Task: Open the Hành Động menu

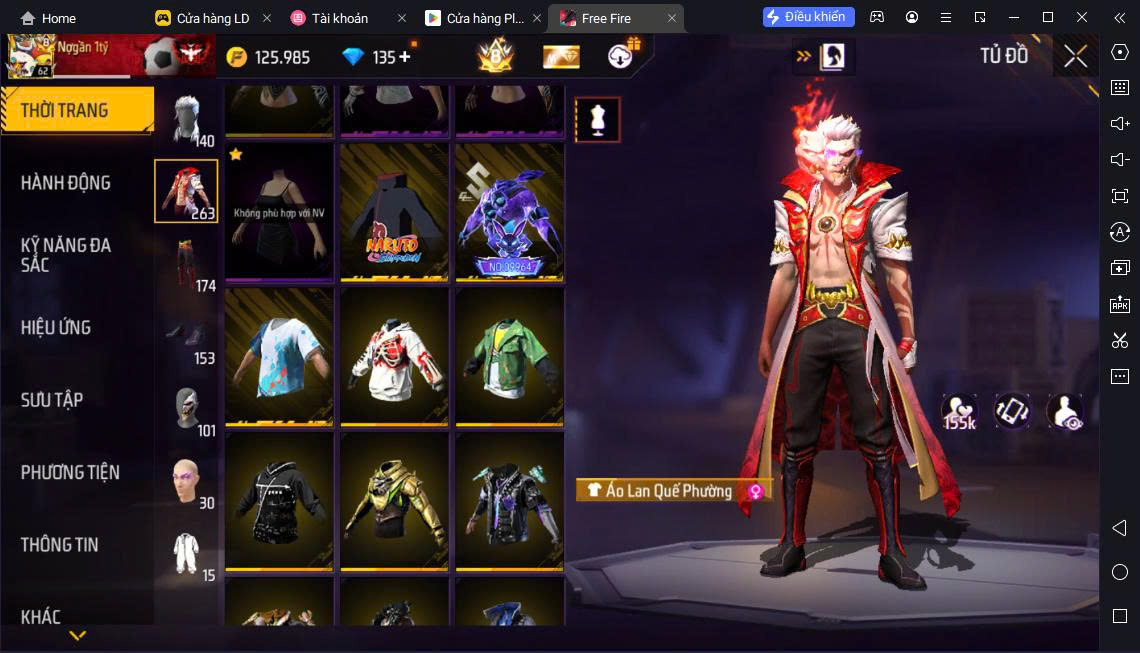Action: point(66,183)
